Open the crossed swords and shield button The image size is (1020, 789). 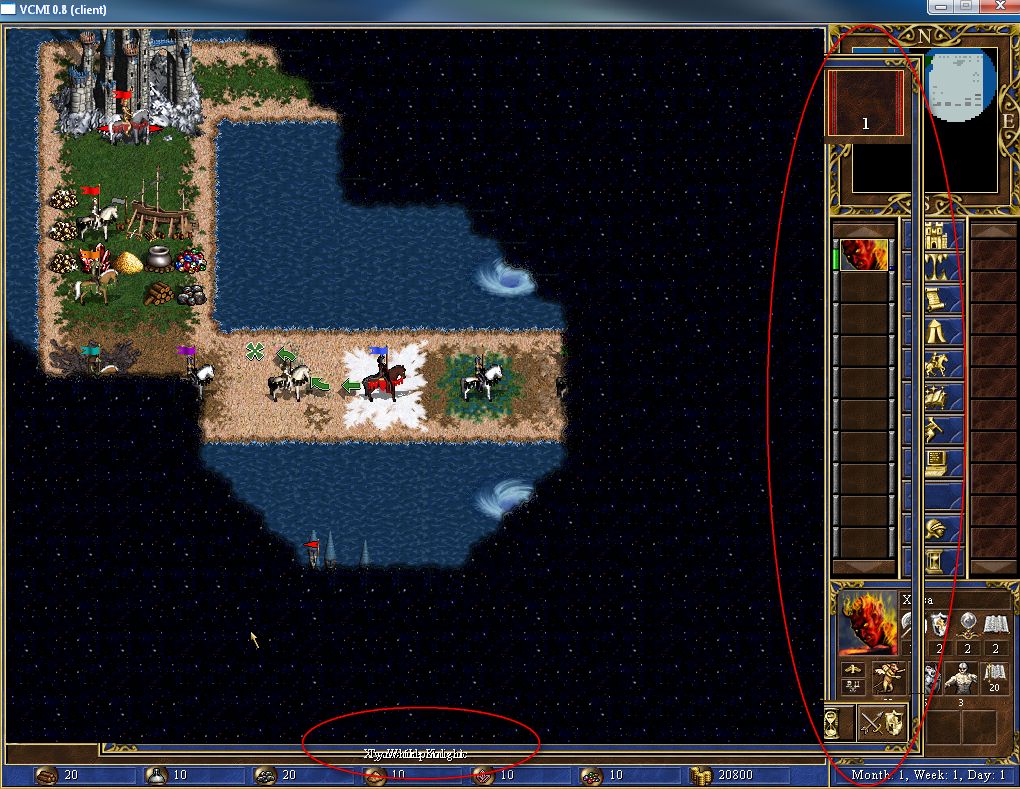881,723
